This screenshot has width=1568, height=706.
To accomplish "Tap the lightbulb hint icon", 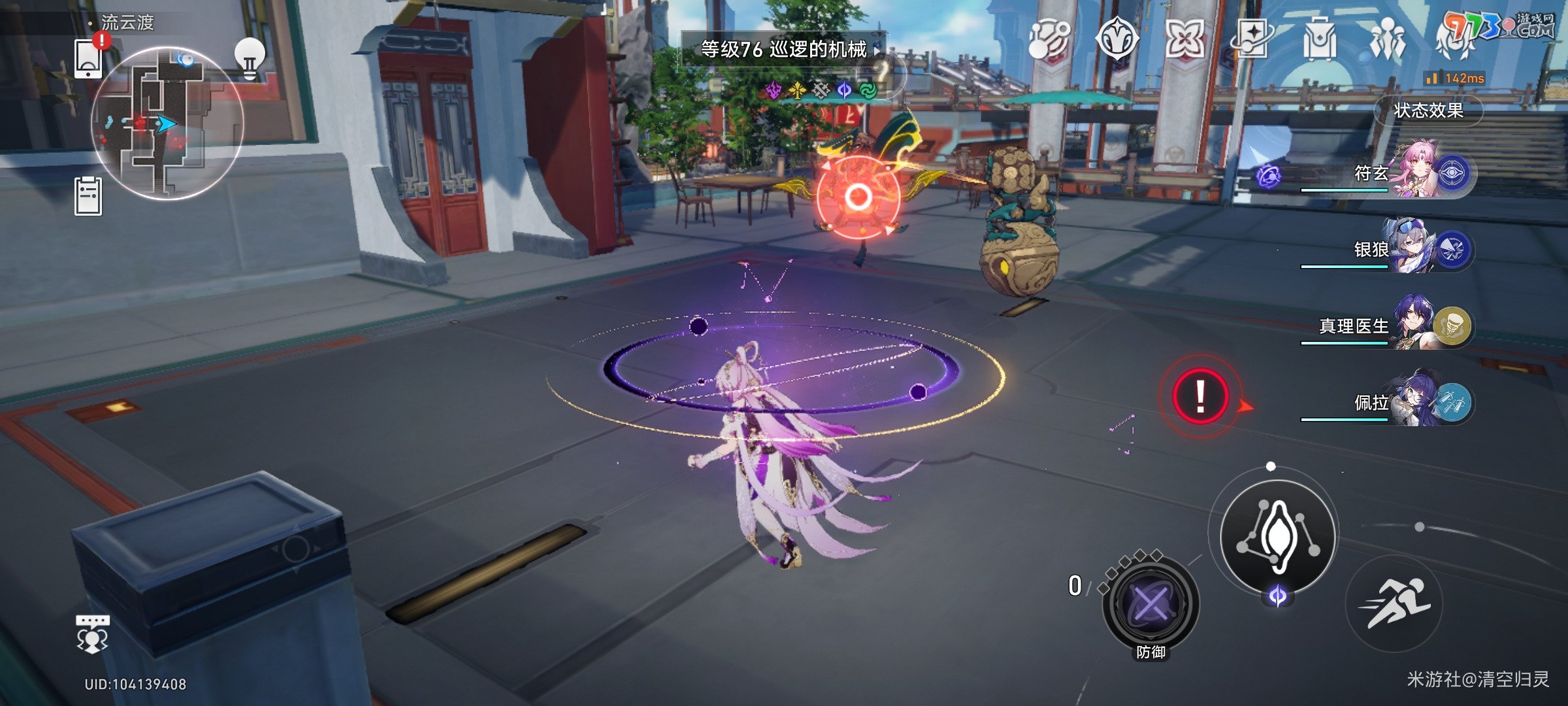I will tap(250, 59).
